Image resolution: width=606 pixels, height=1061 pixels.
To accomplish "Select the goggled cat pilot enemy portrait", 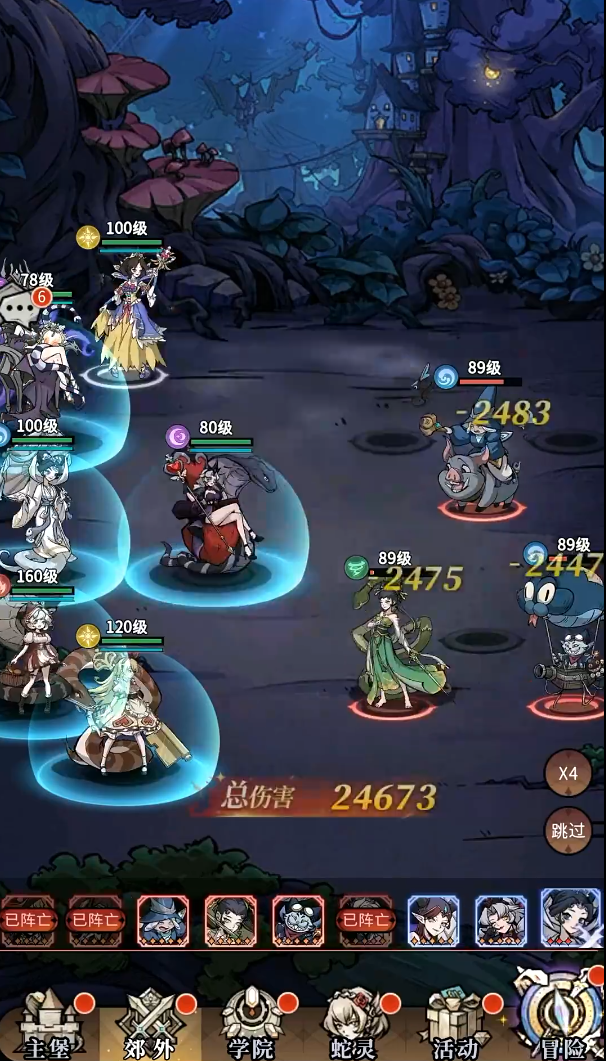I will (x=298, y=920).
